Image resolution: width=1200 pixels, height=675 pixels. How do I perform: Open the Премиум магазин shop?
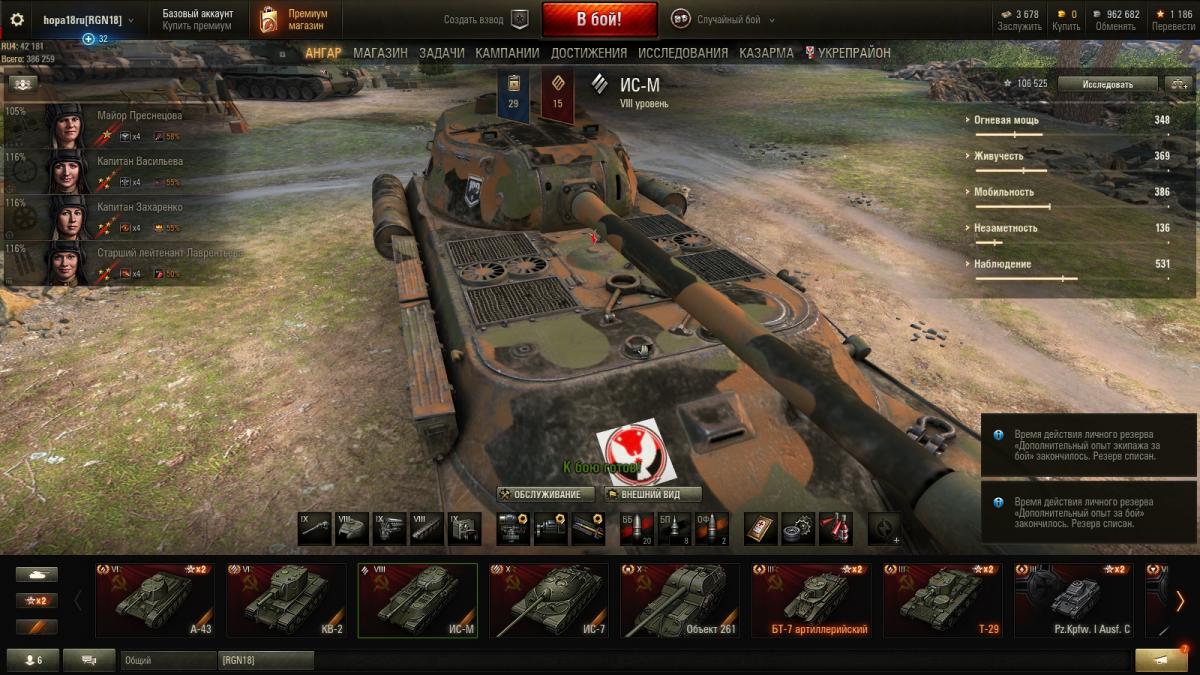point(296,20)
